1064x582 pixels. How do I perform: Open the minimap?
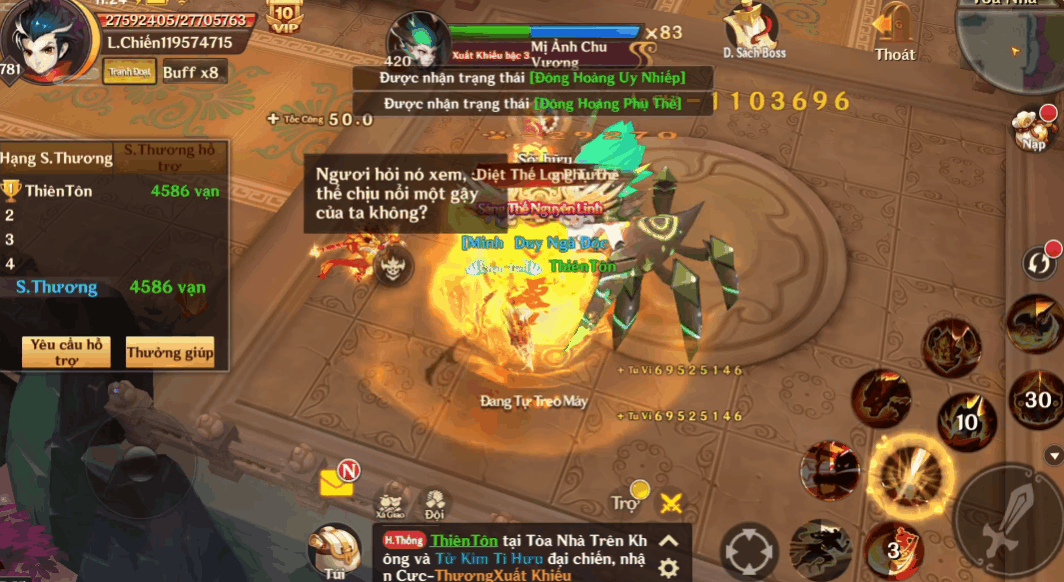coord(1010,45)
